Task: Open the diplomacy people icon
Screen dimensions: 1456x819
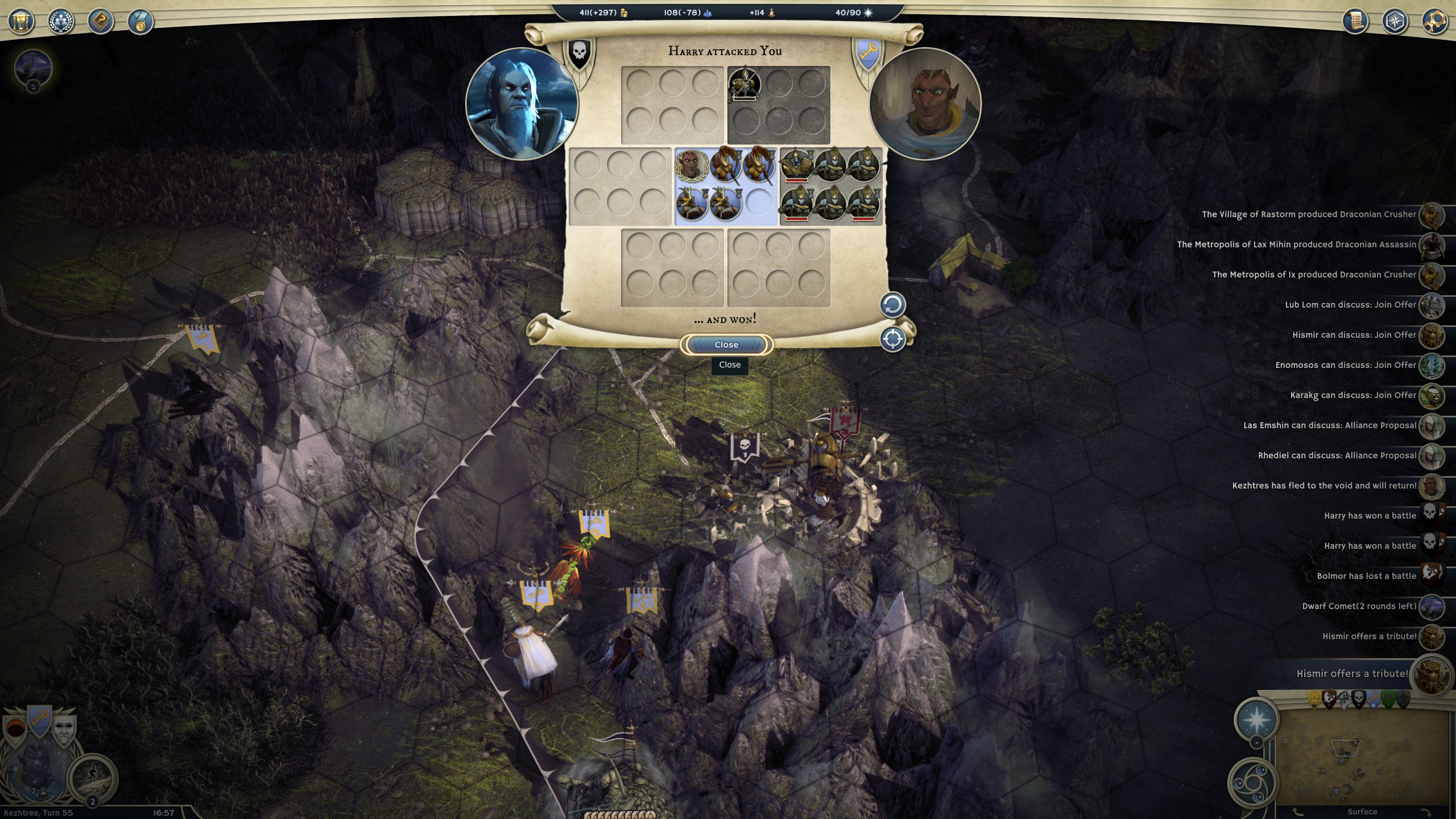Action: tap(61, 22)
